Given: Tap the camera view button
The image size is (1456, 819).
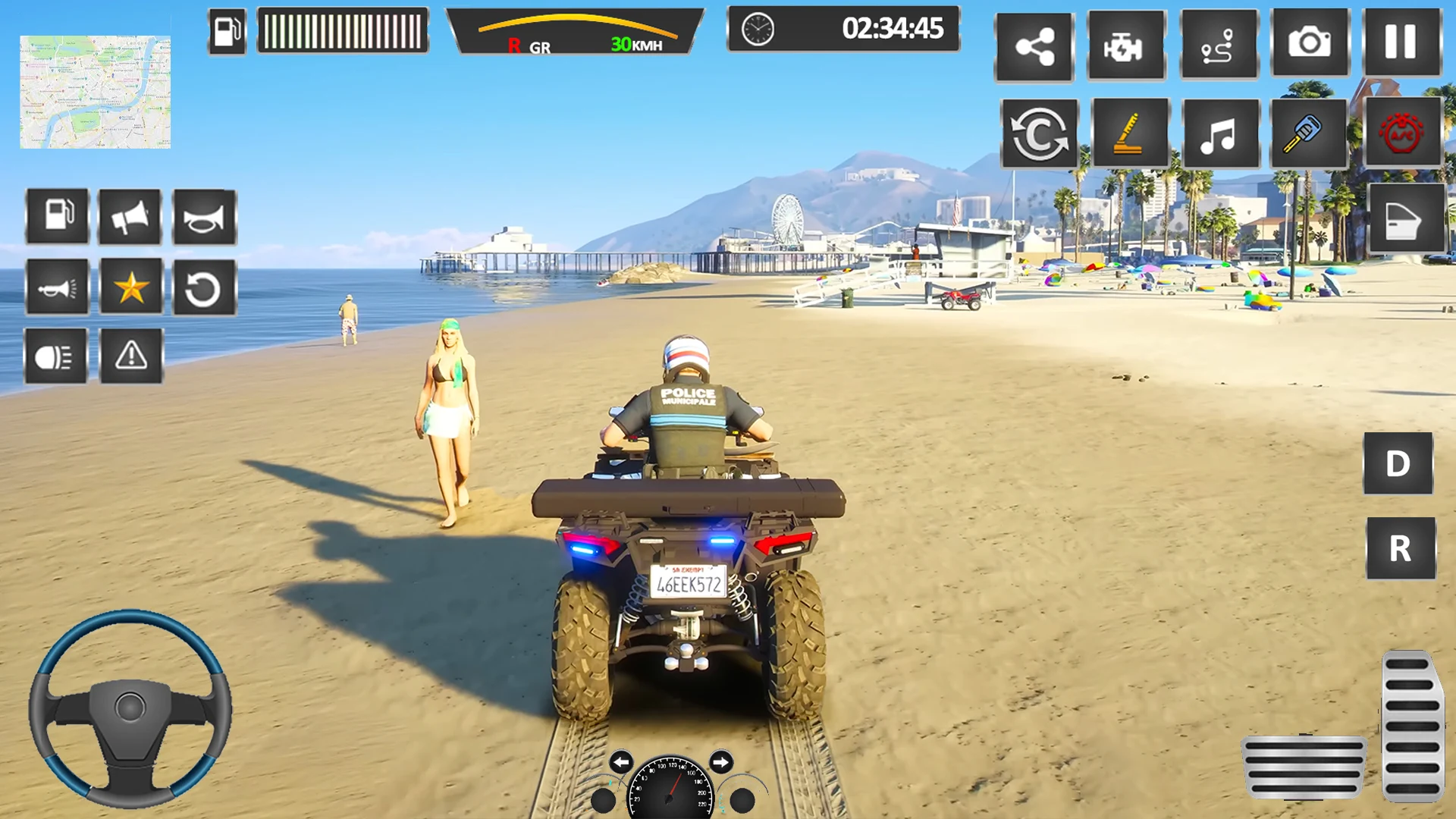Looking at the screenshot, I should click(1310, 43).
